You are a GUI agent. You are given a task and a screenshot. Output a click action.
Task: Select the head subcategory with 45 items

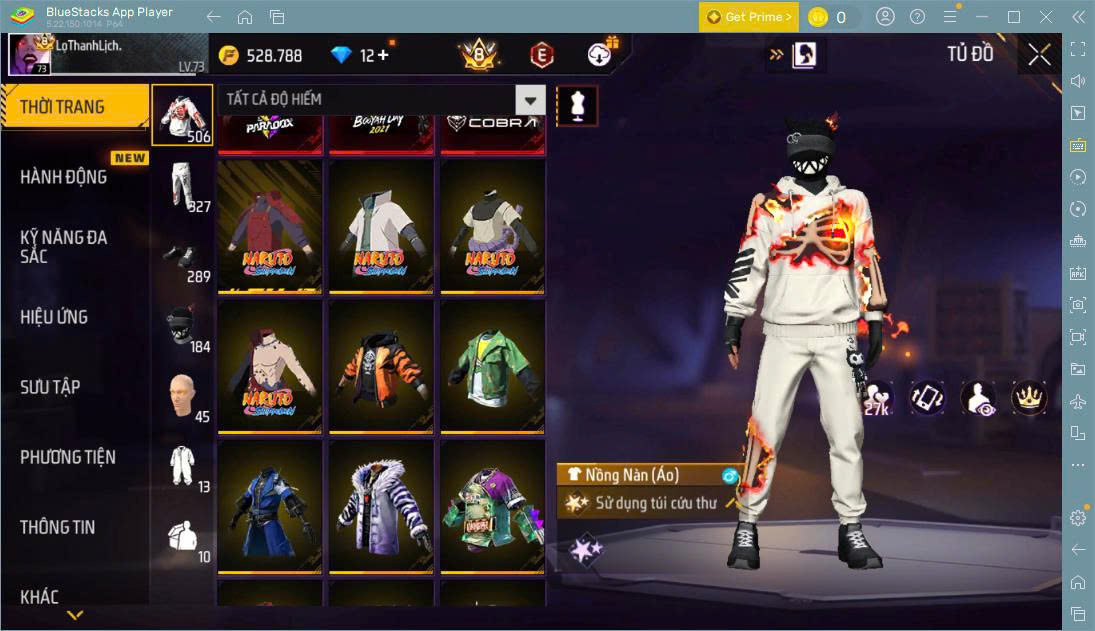[x=182, y=397]
